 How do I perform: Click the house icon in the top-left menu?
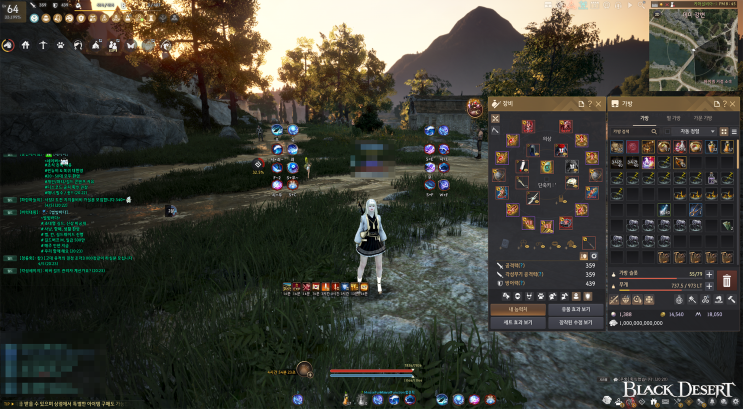(x=24, y=45)
